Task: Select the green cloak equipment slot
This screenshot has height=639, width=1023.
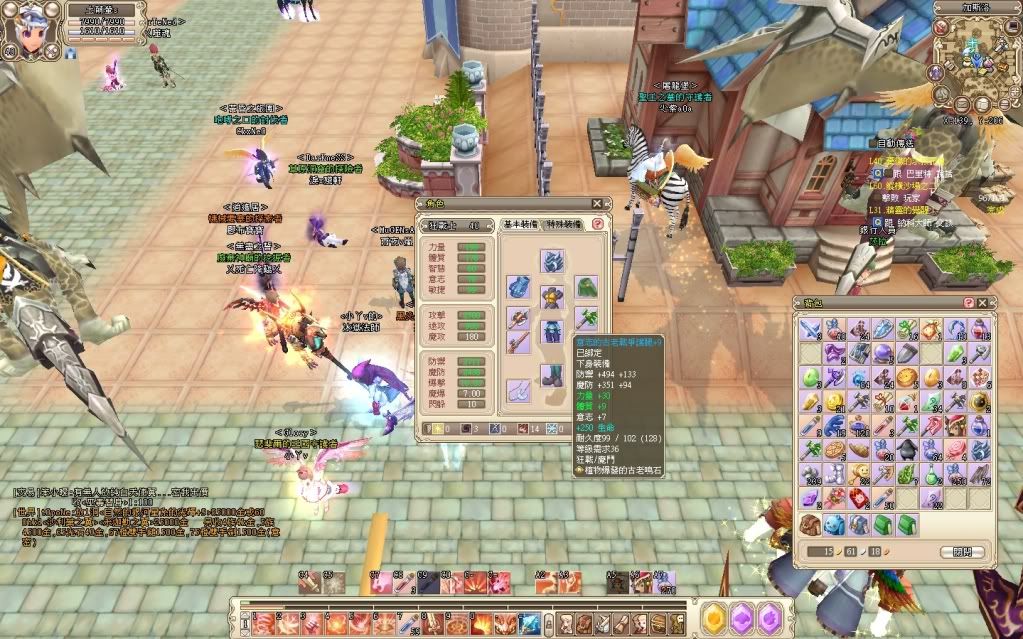Action: pos(586,289)
